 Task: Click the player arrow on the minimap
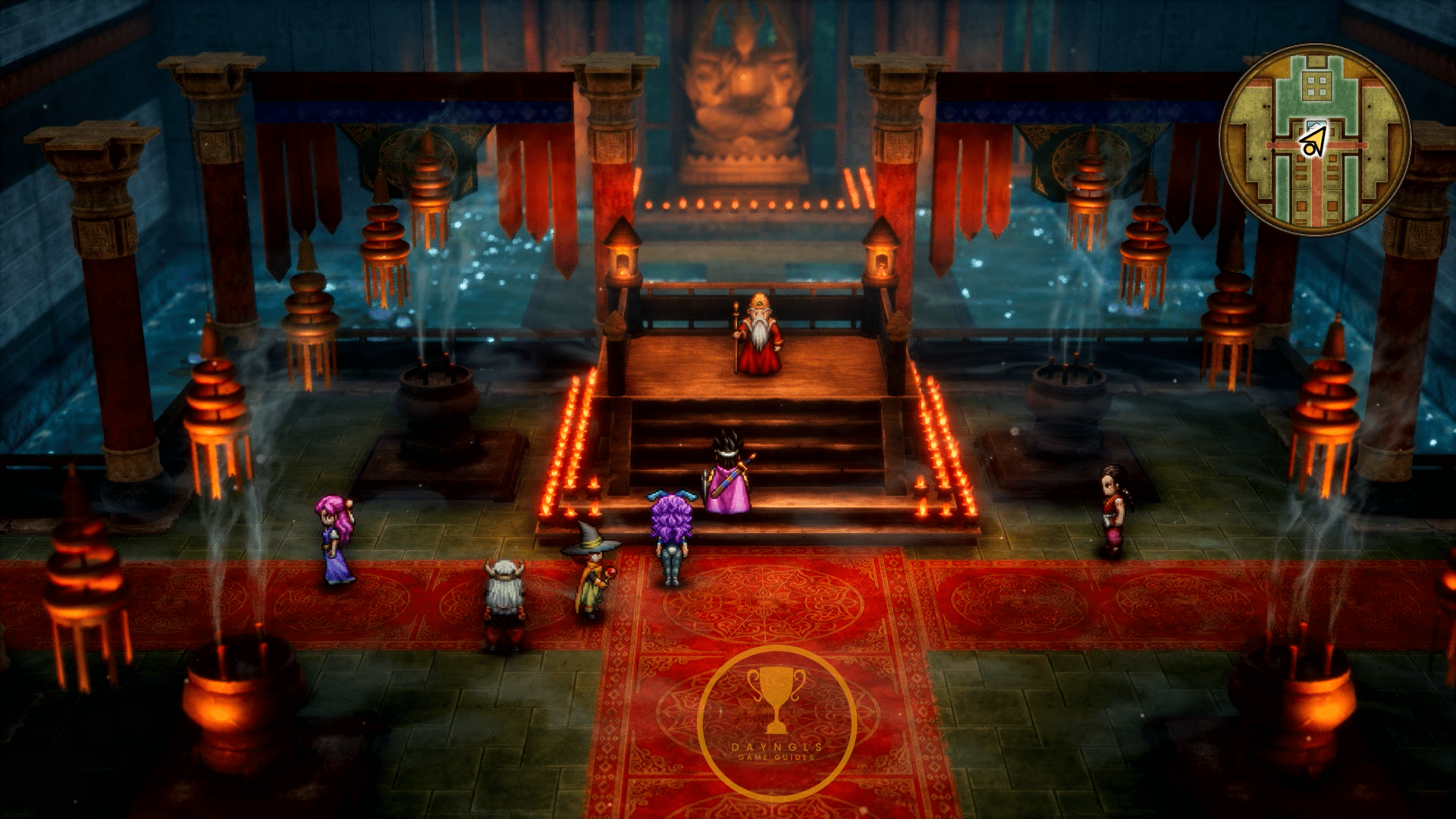tap(1314, 142)
